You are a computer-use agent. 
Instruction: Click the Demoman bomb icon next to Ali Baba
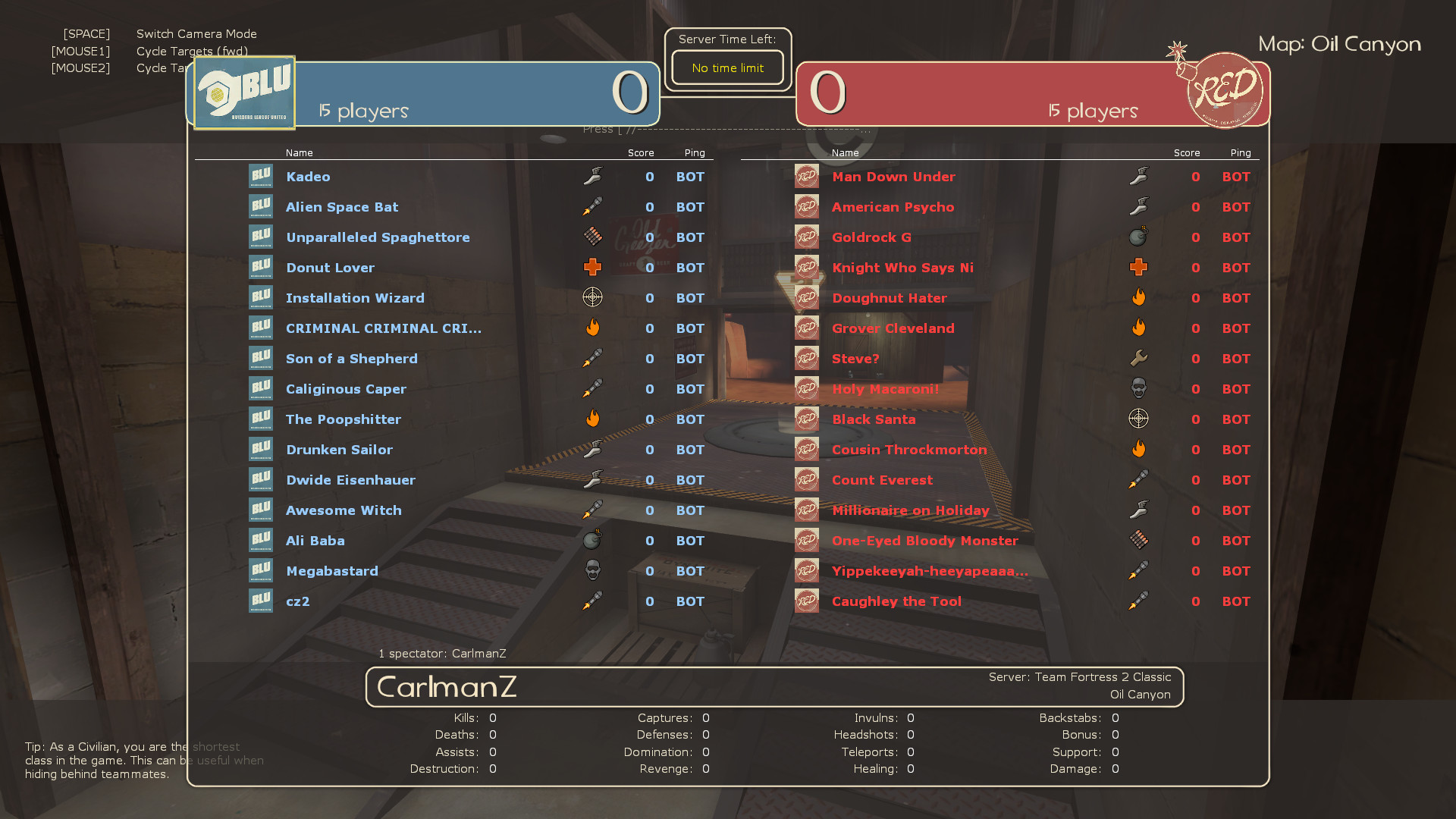592,540
